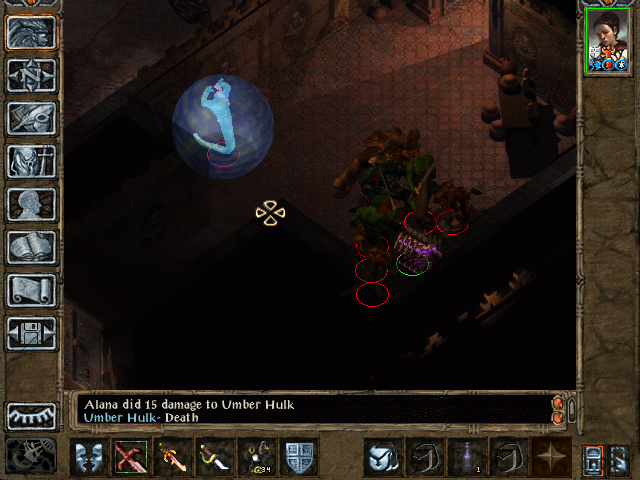Select the crossed red weapon slot

(x=130, y=457)
